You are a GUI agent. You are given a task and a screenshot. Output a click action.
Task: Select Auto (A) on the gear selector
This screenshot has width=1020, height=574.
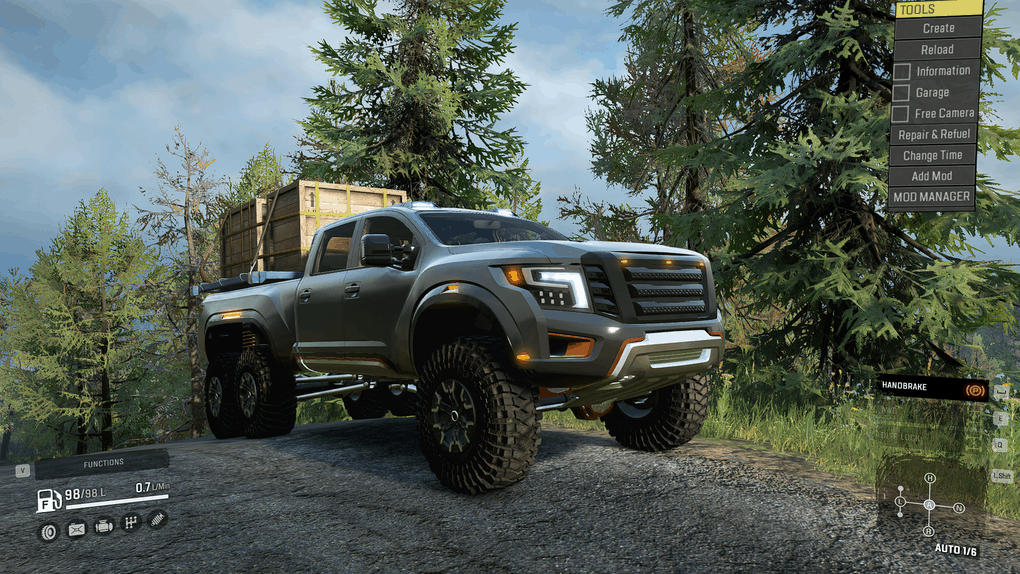tap(929, 505)
